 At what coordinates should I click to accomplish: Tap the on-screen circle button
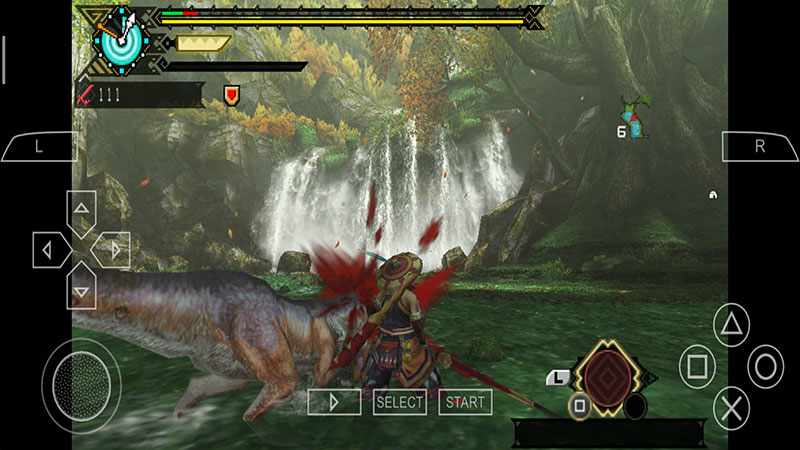pyautogui.click(x=766, y=367)
